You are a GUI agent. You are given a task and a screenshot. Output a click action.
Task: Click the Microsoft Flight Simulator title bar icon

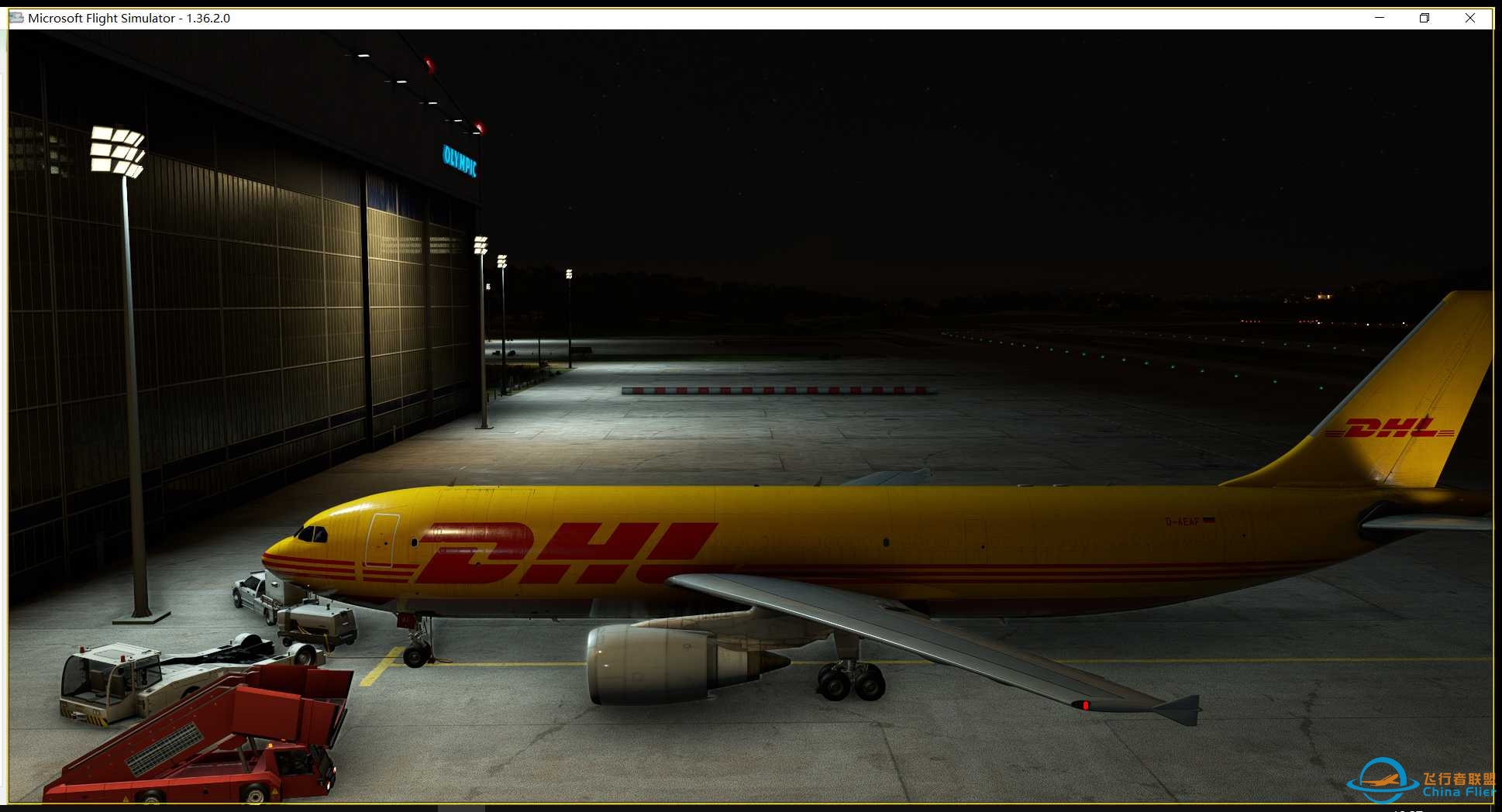pos(16,18)
